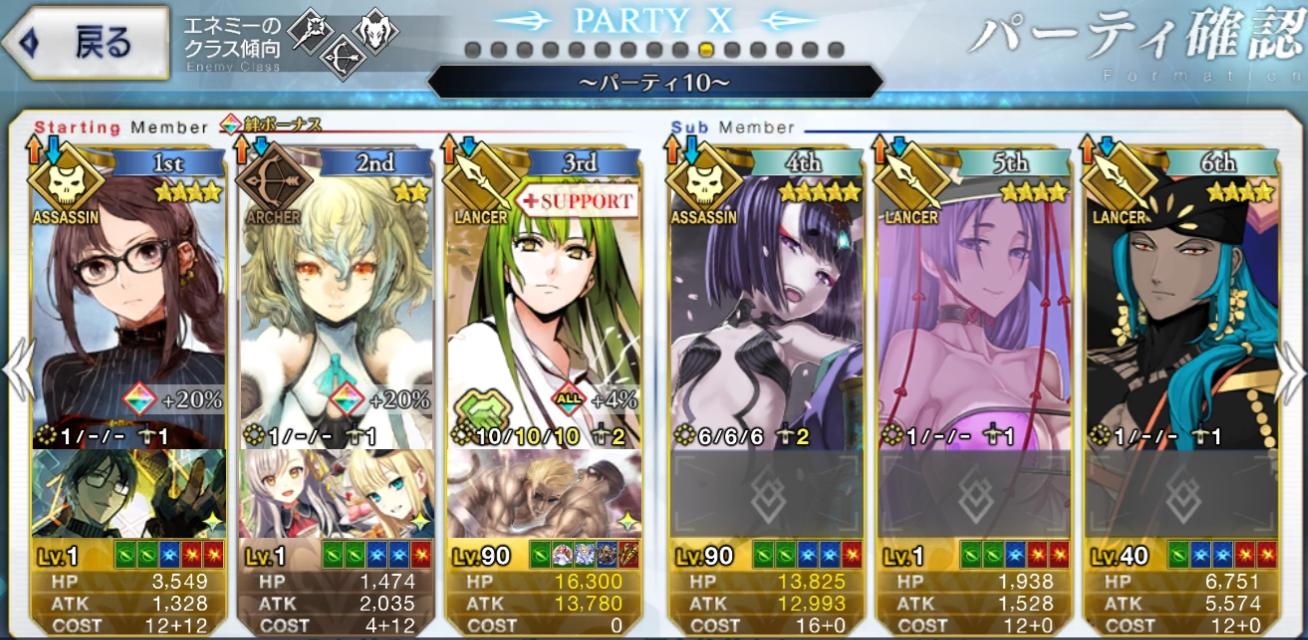Select the highlighted yellow party page dot
The width and height of the screenshot is (1308, 640).
click(x=706, y=50)
